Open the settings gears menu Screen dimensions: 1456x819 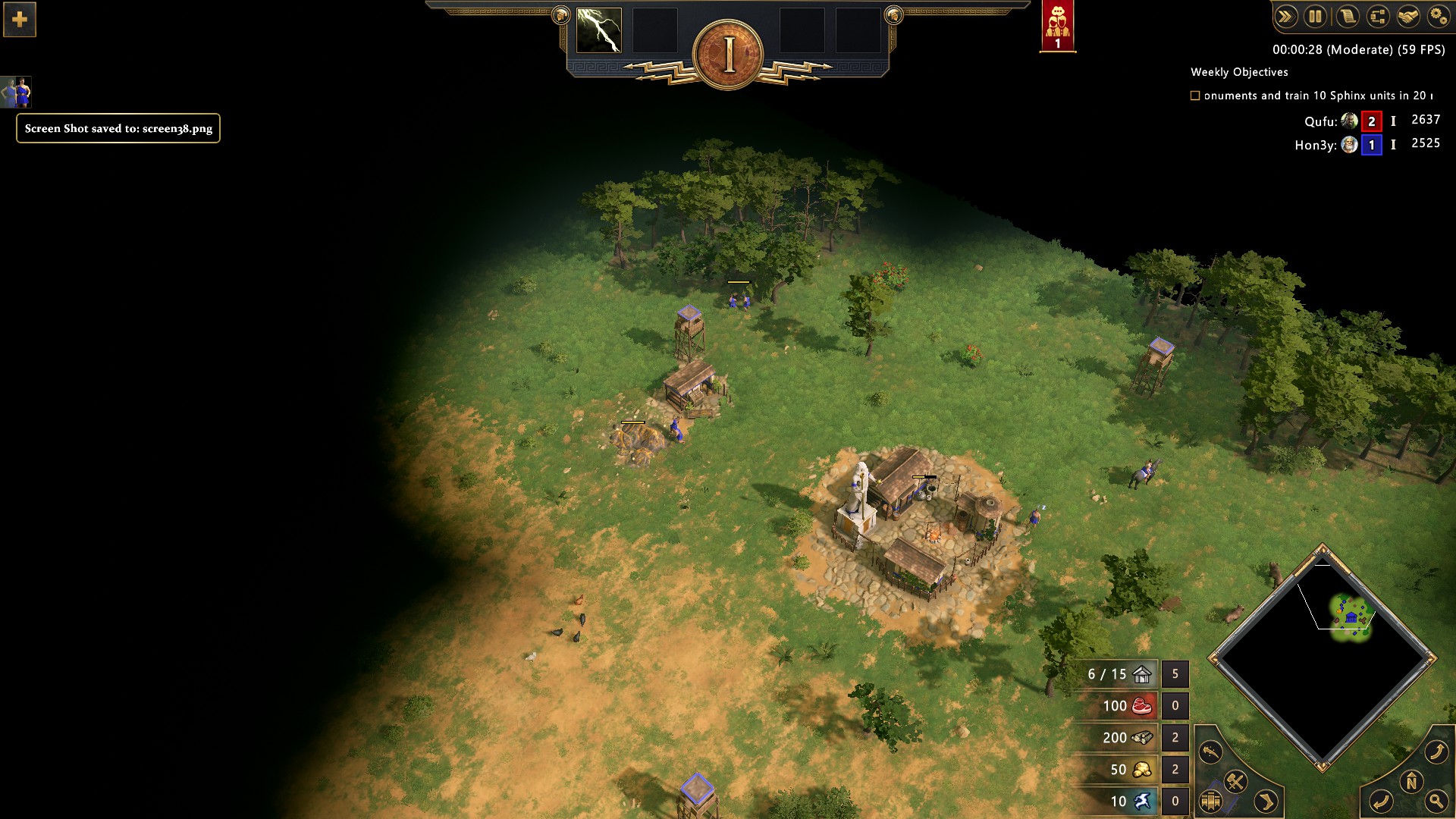tap(1438, 17)
